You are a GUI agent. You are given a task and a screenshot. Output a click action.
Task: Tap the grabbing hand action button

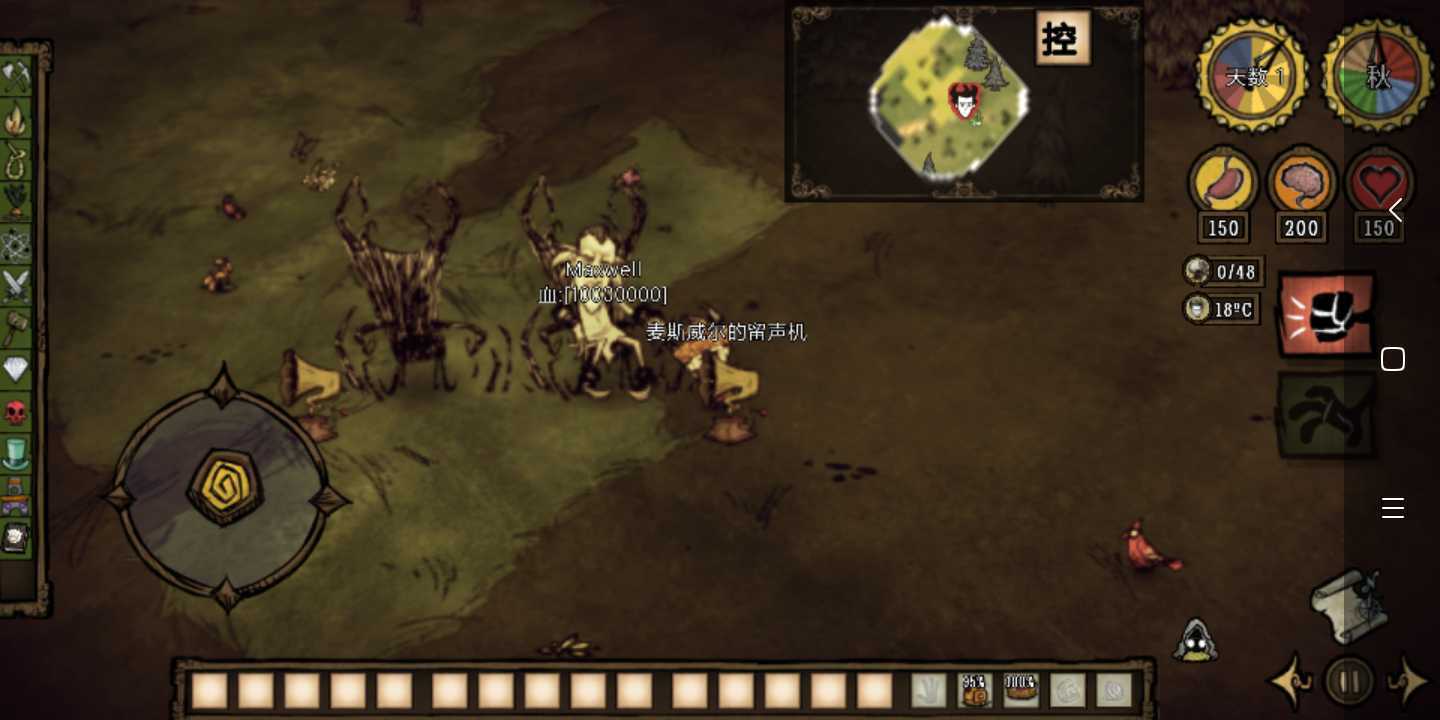pos(1327,414)
